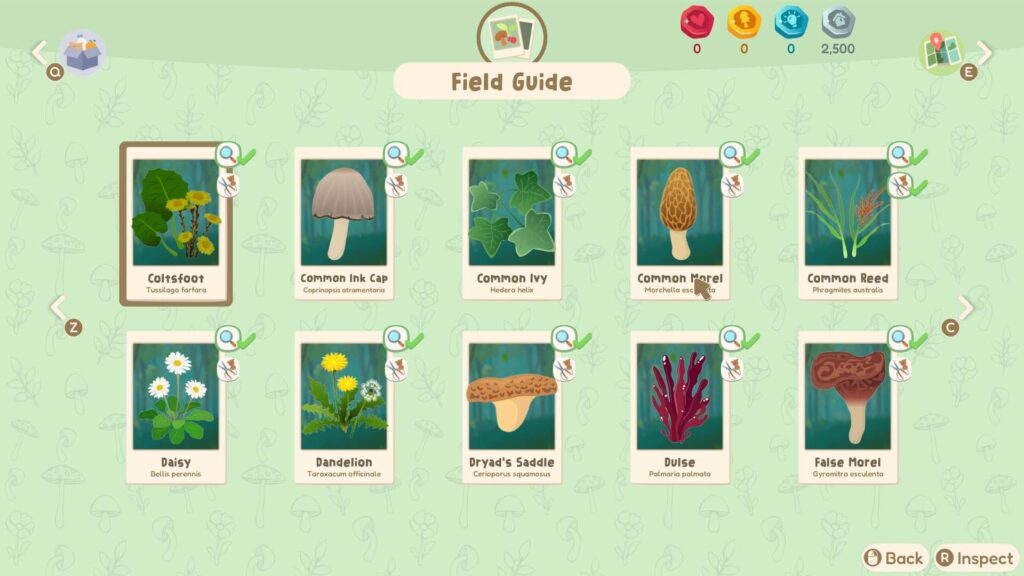This screenshot has width=1024, height=576.
Task: Open the Dandelion entry
Action: pos(343,408)
